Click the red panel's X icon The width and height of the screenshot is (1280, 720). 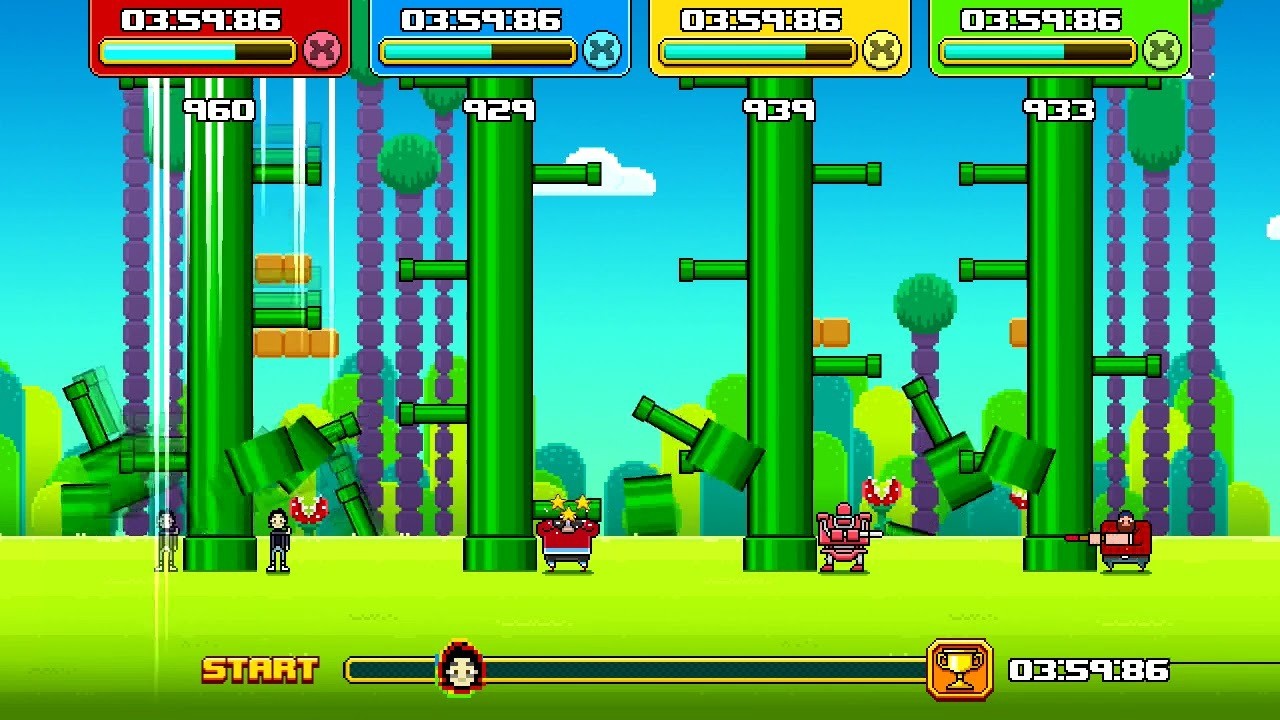pos(322,49)
